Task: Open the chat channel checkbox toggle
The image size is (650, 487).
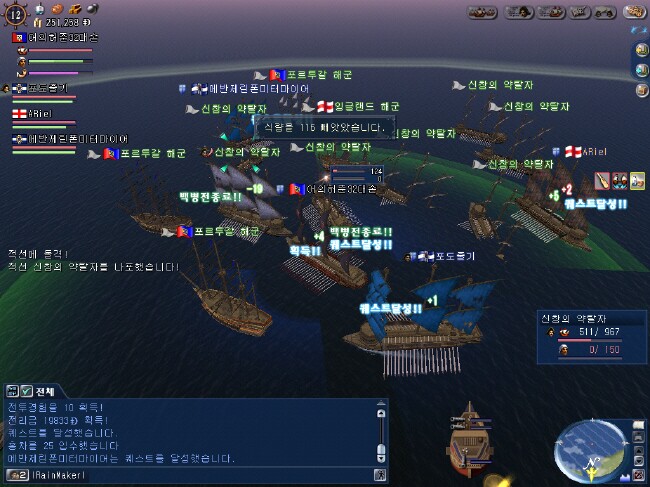Action: coord(28,390)
